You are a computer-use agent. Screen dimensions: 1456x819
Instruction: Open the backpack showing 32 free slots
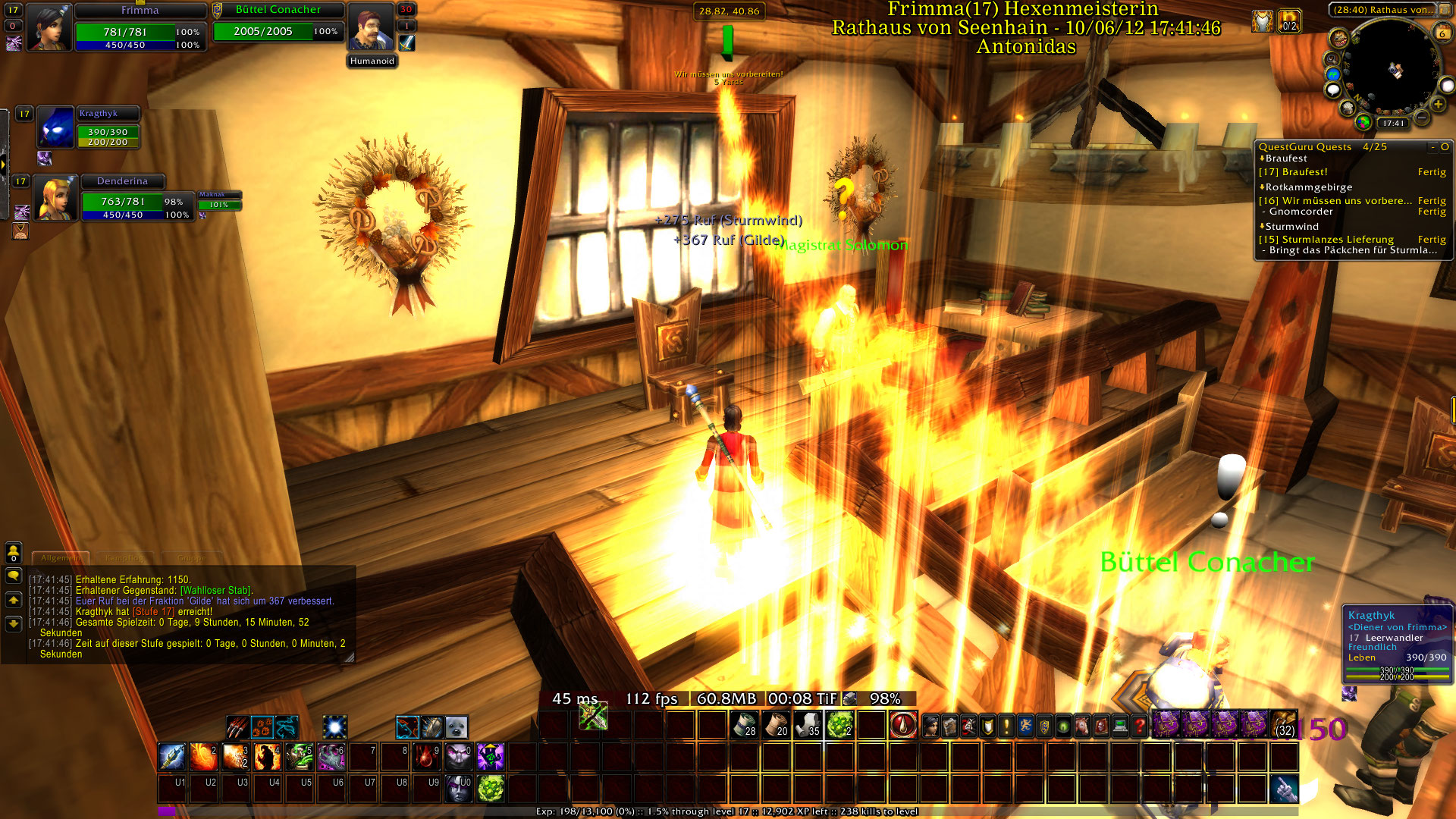(x=1283, y=725)
